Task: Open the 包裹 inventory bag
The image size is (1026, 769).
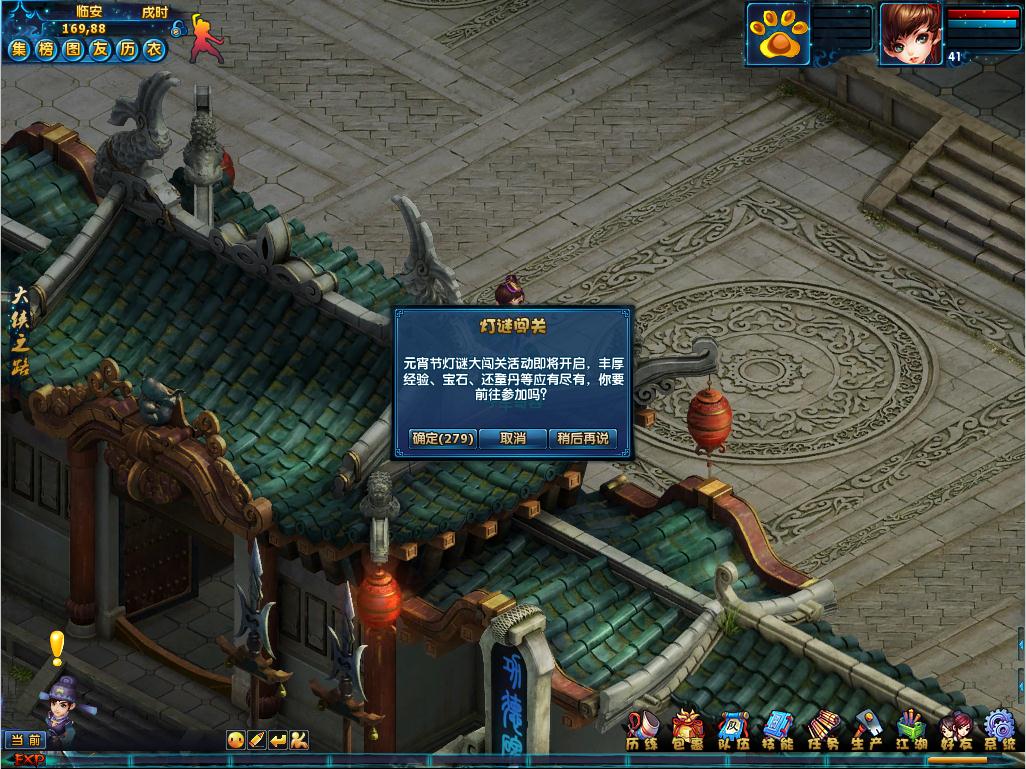Action: [687, 731]
